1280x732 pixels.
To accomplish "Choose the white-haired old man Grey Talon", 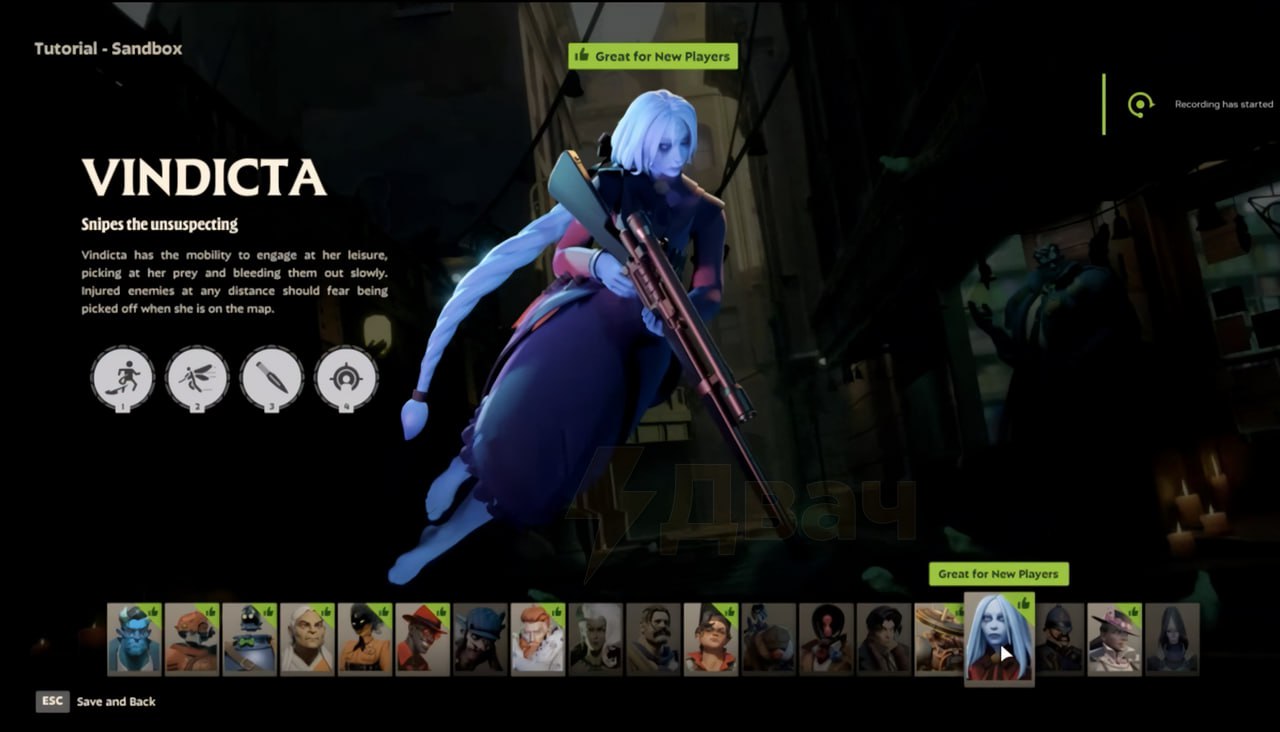I will pos(307,639).
